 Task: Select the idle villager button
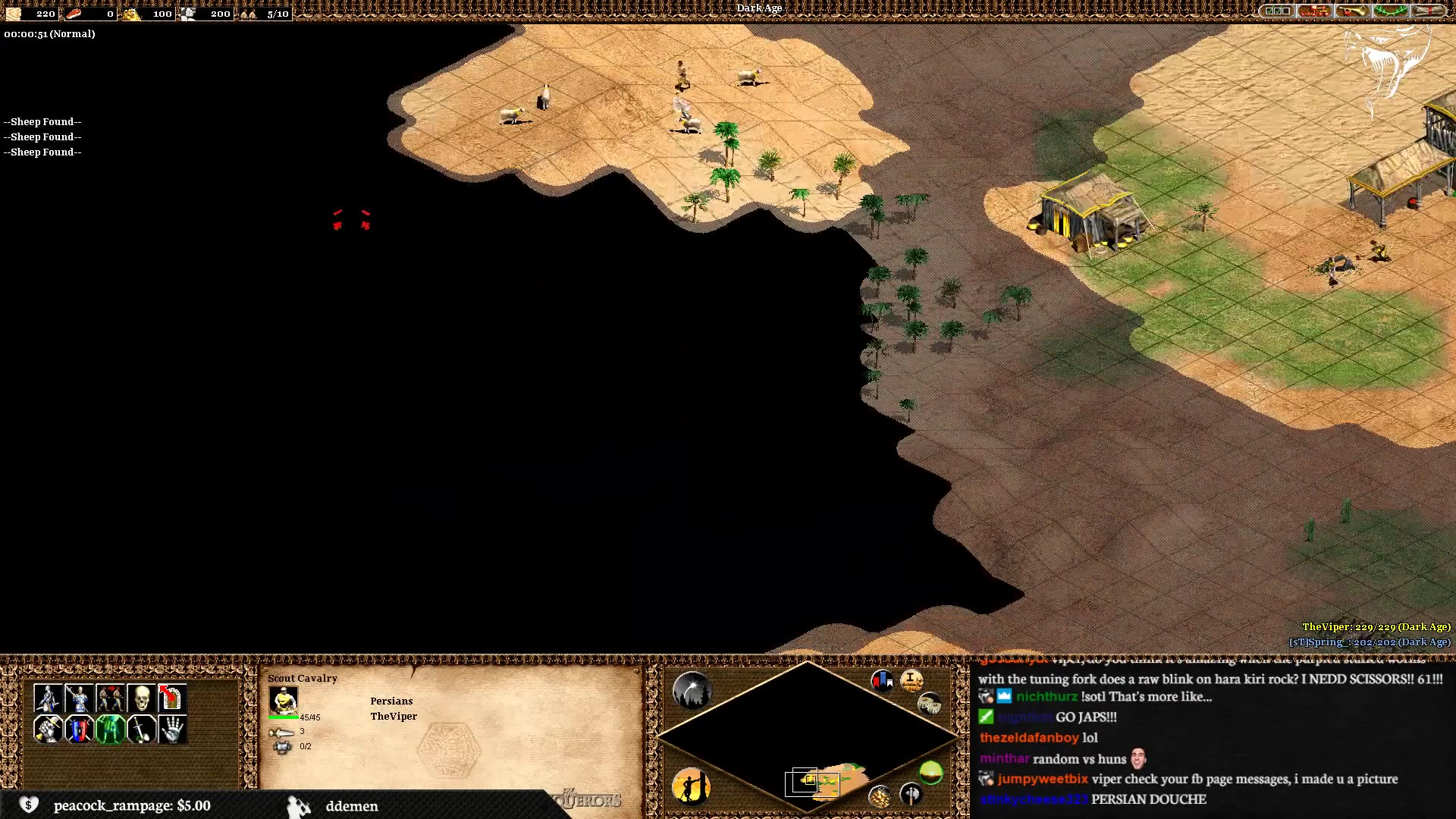point(691,786)
